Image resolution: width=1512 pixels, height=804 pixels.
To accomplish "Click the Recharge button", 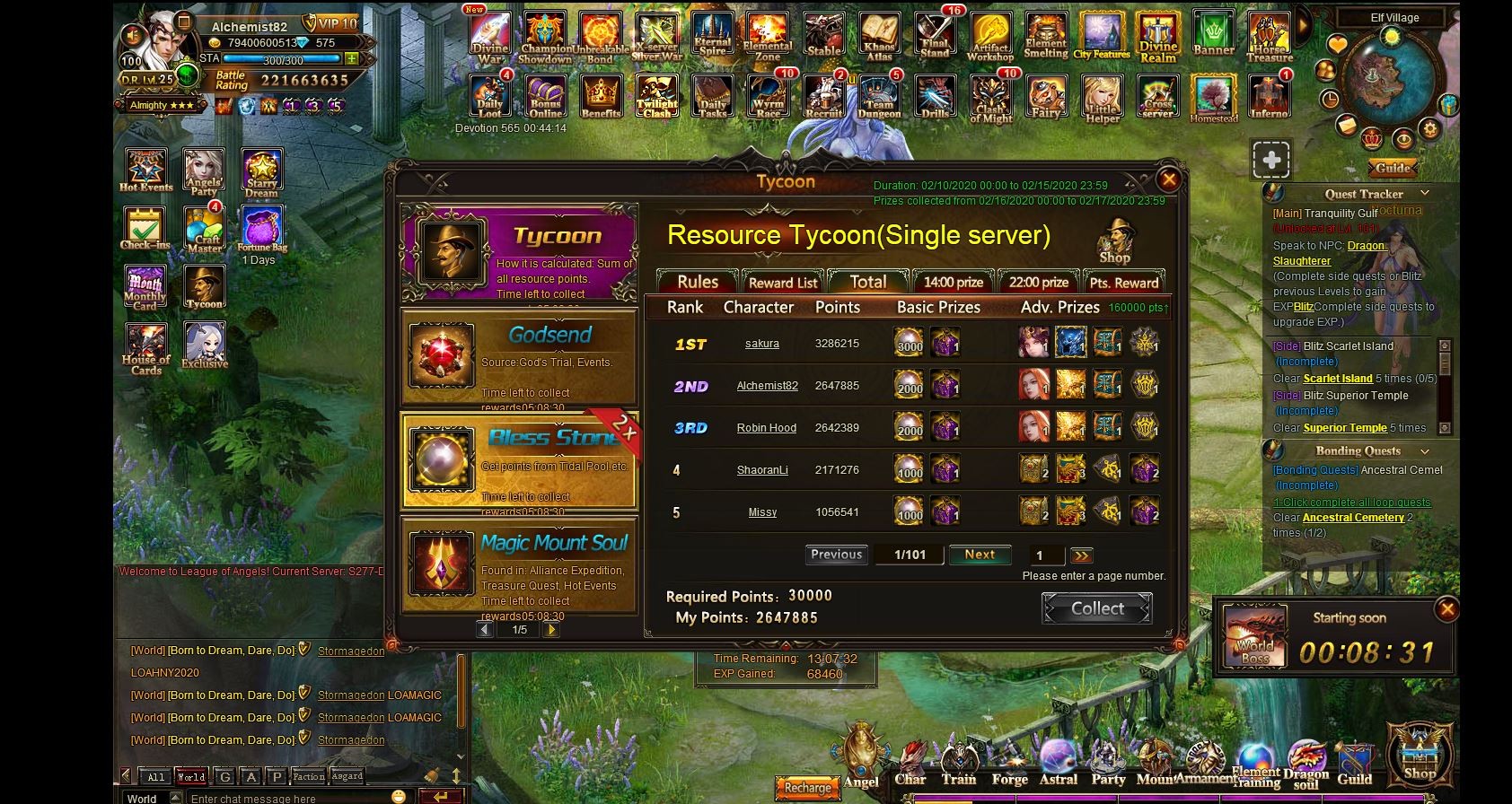I will point(806,788).
